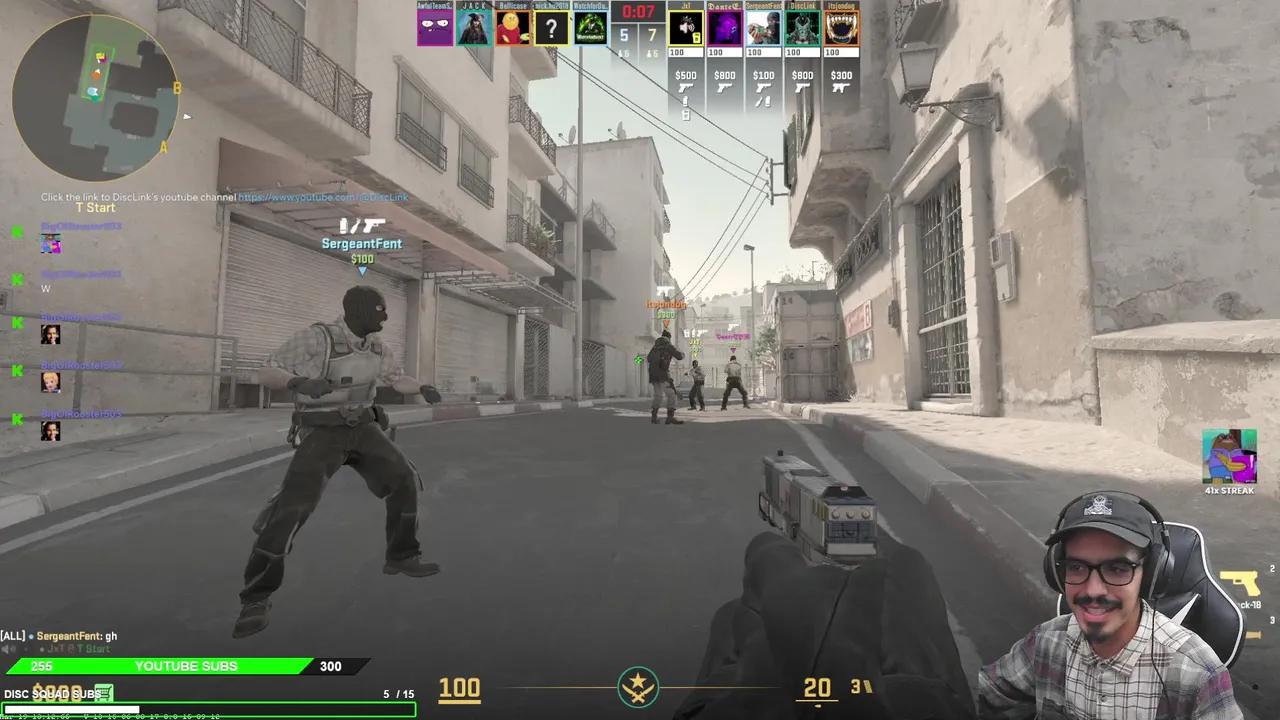Click the SMG icon under Itsjondog's $300
The image size is (1280, 720).
click(x=841, y=88)
